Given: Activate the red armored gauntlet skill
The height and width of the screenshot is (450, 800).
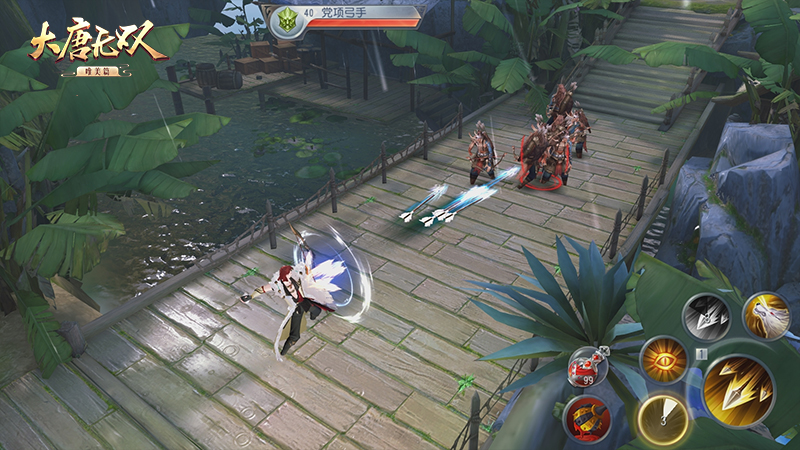Looking at the screenshot, I should [586, 418].
